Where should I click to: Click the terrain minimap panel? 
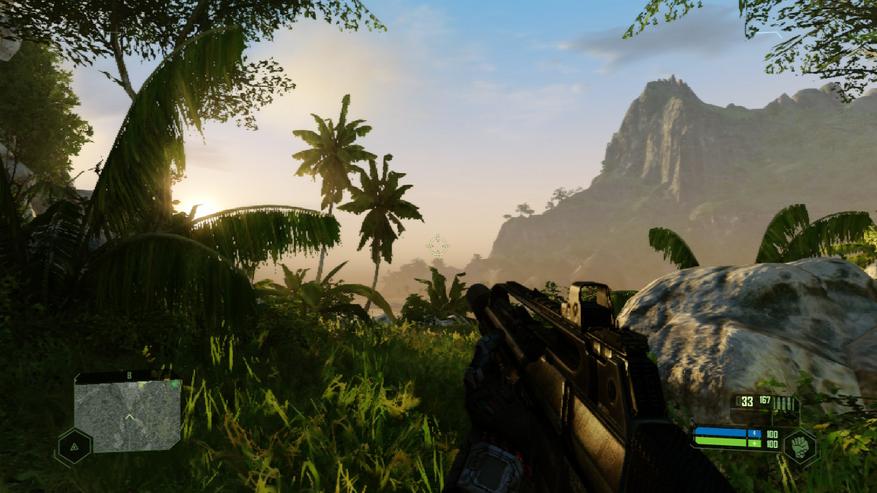point(128,414)
